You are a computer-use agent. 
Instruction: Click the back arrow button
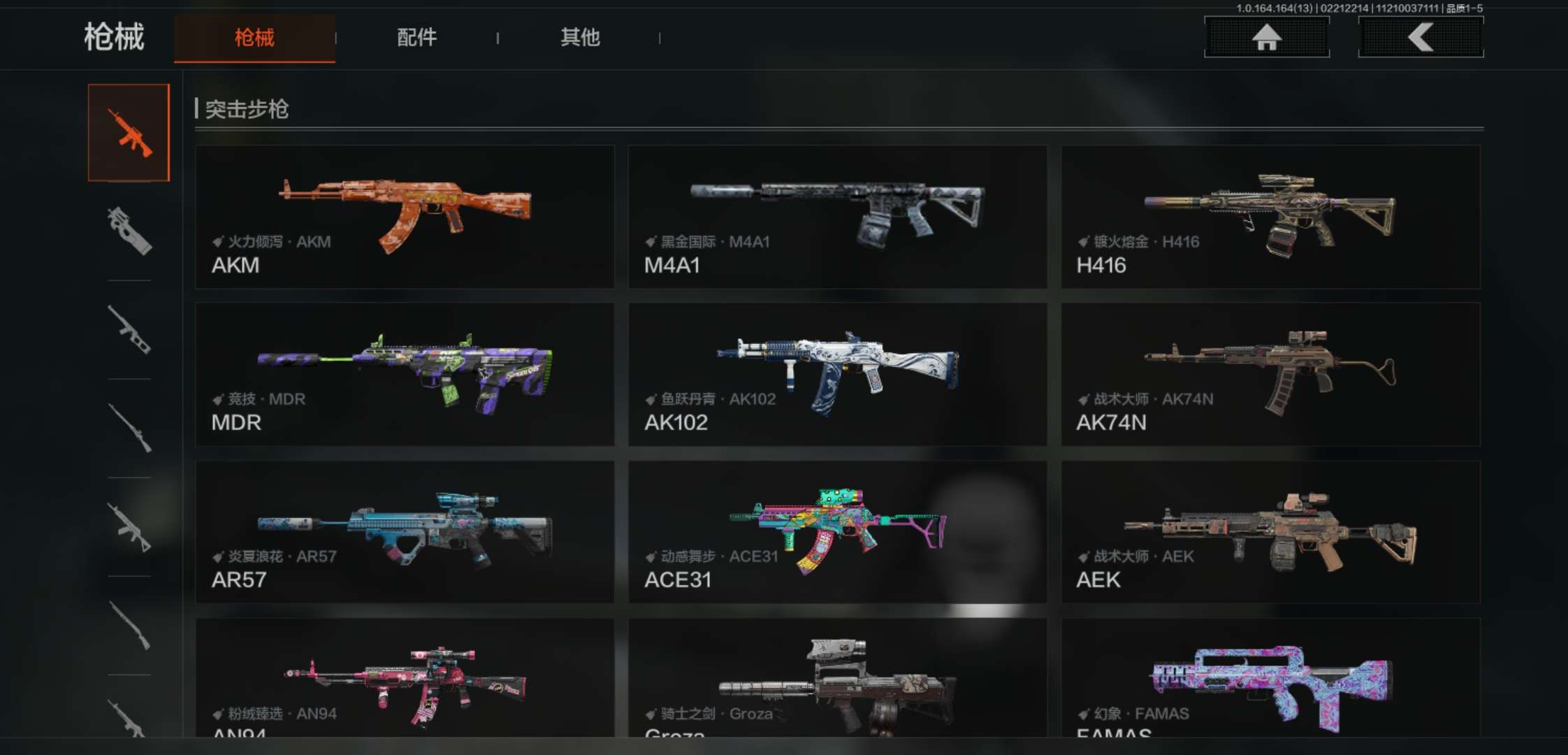click(1421, 37)
